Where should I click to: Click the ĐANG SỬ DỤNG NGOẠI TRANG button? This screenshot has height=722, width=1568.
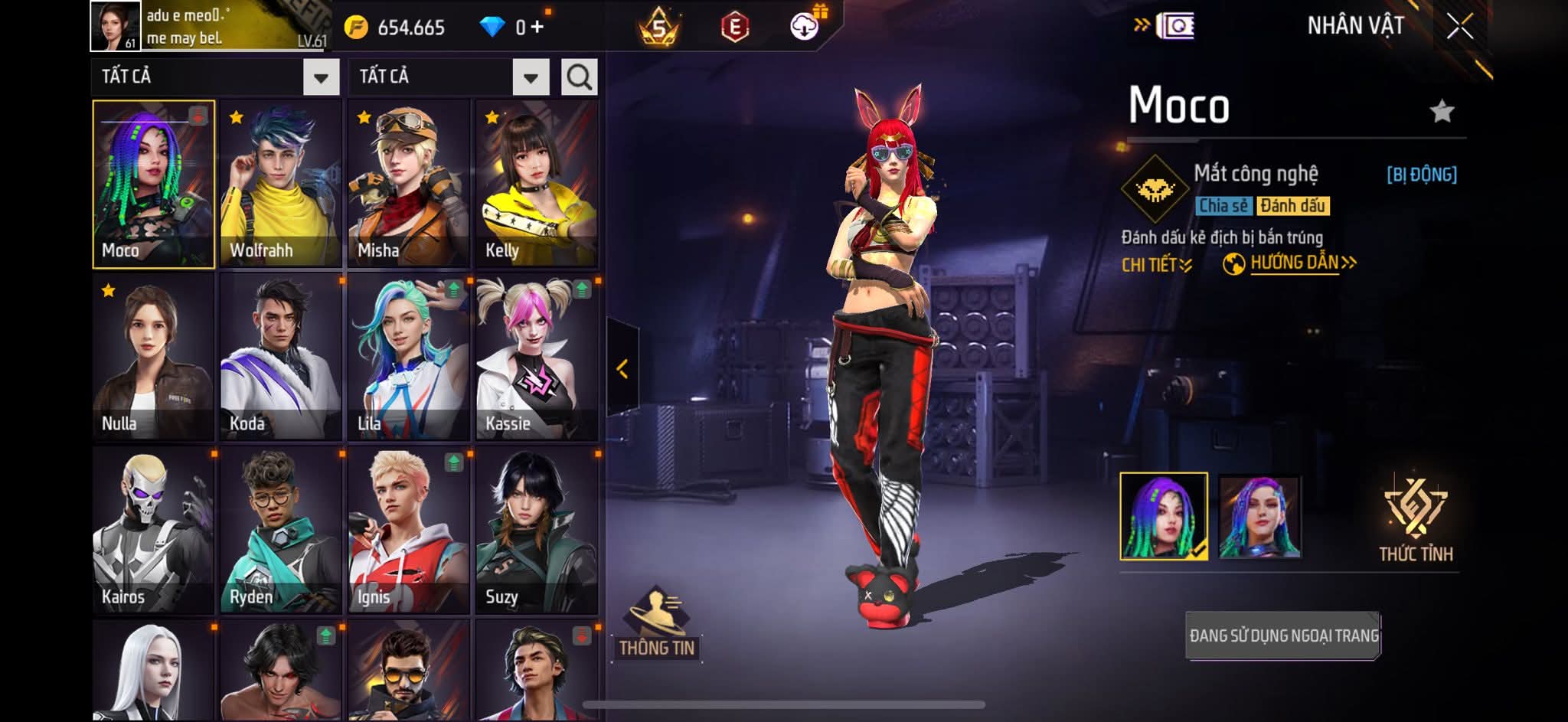tap(1283, 635)
